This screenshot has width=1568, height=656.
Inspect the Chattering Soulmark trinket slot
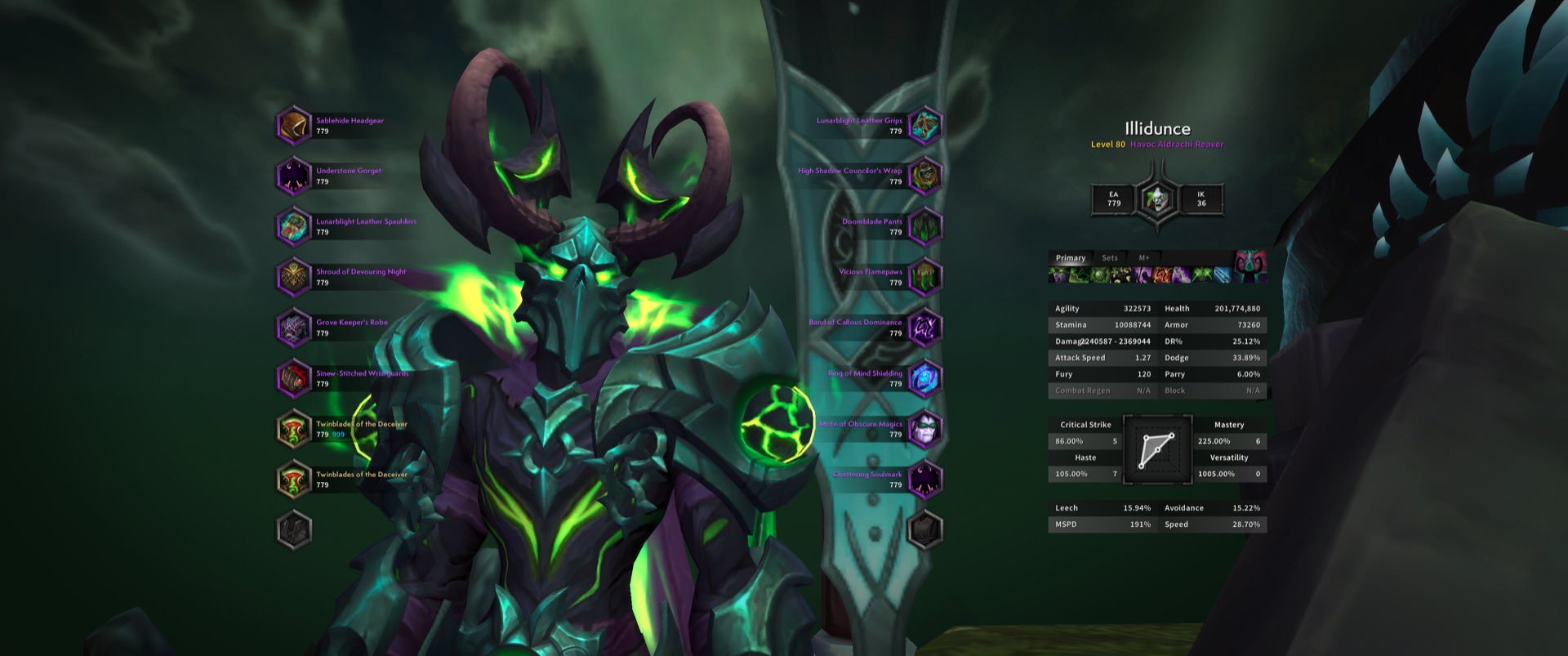[924, 480]
